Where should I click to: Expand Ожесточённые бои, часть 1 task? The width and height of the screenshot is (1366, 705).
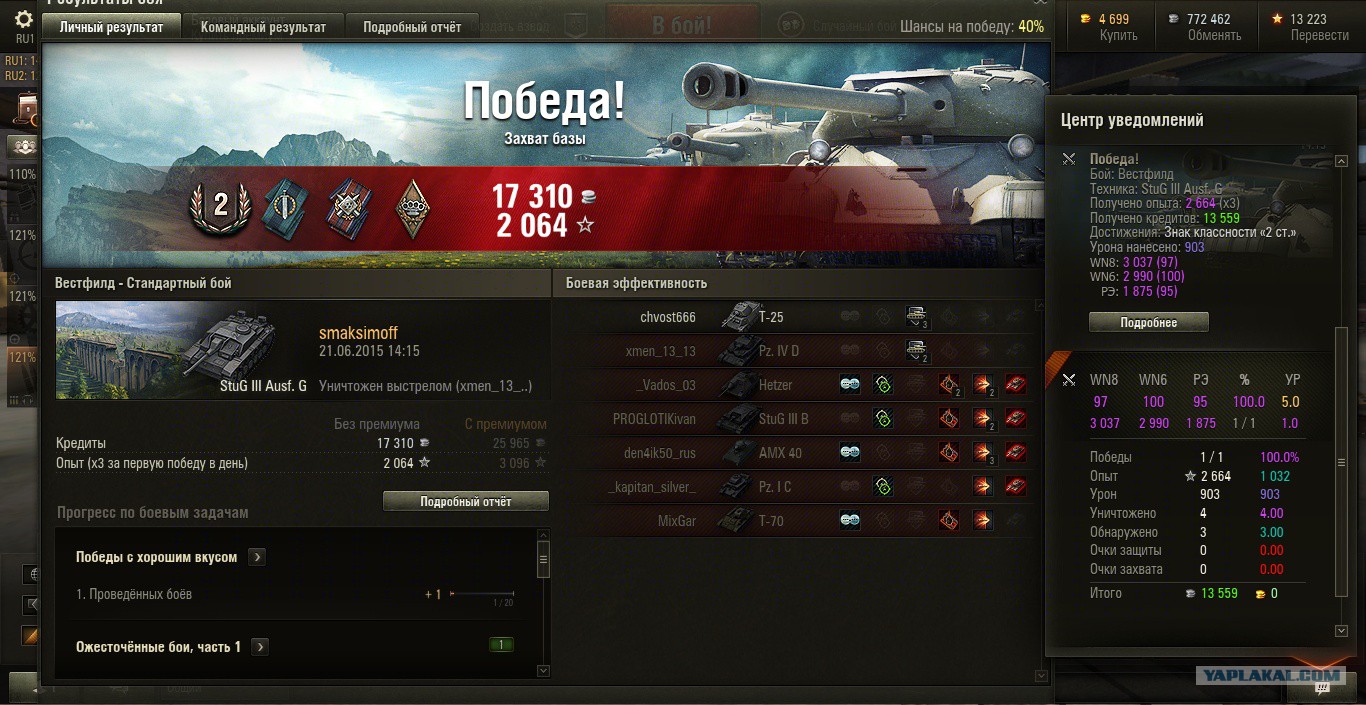[260, 647]
